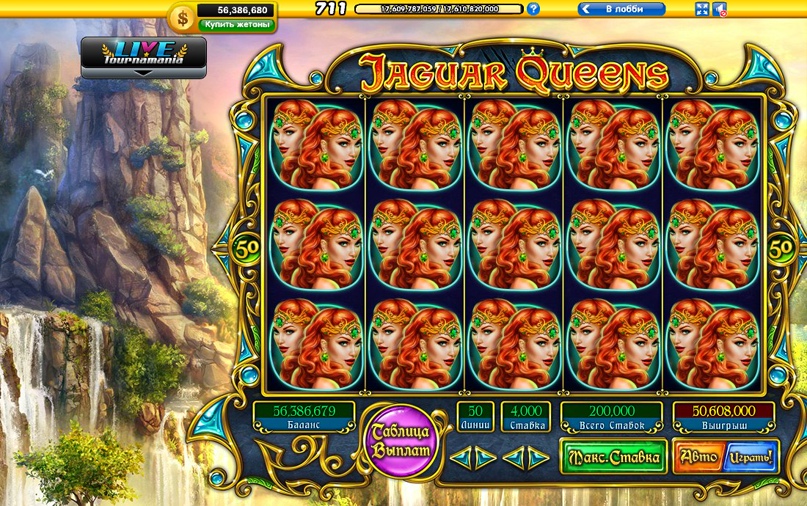This screenshot has width=807, height=506.
Task: Lower the bet (Ставка) amount
Action: 511,458
